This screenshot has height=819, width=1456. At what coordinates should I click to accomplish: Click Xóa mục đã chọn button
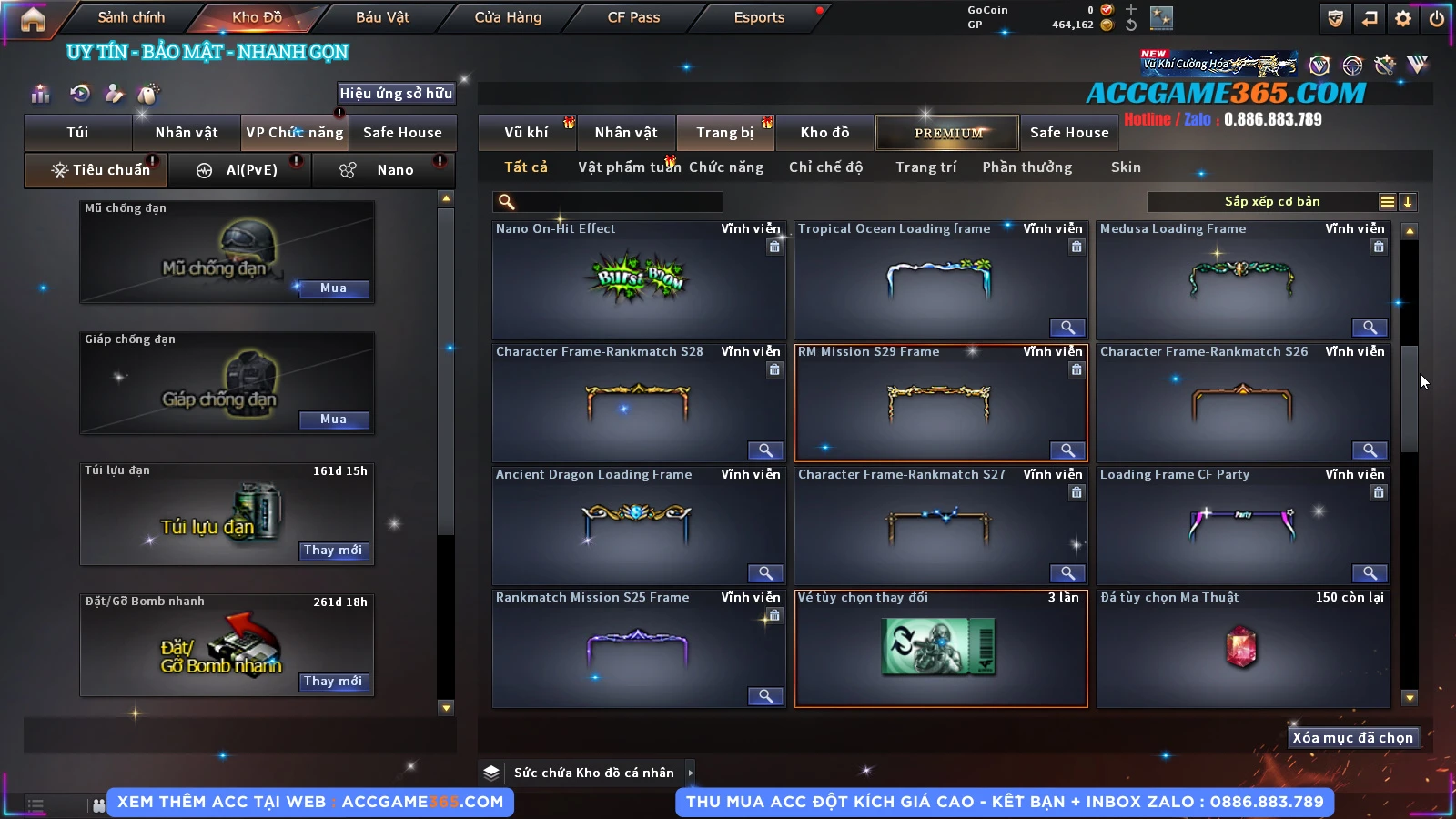point(1352,738)
